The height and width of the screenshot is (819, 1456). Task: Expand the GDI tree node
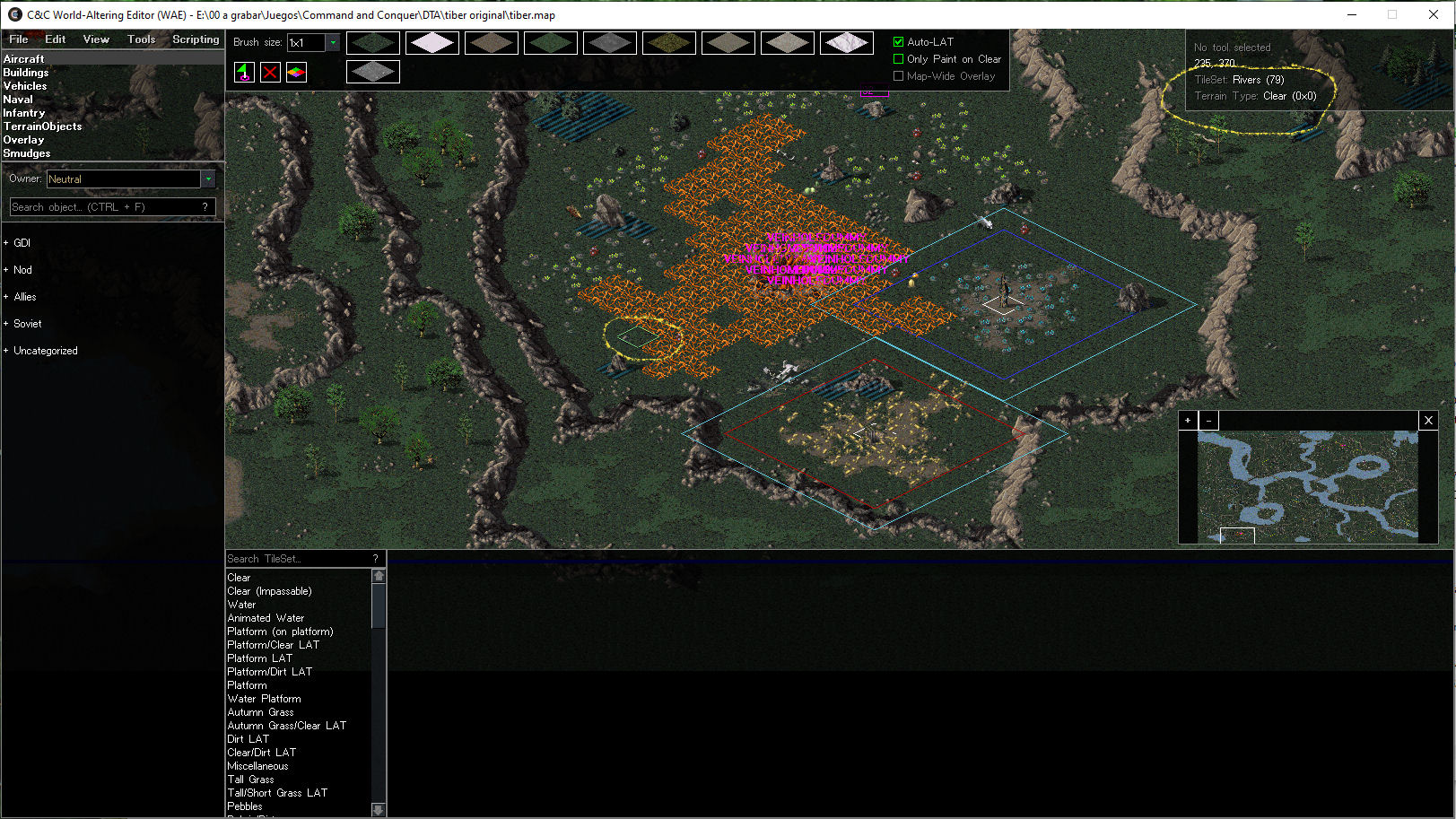click(x=6, y=243)
